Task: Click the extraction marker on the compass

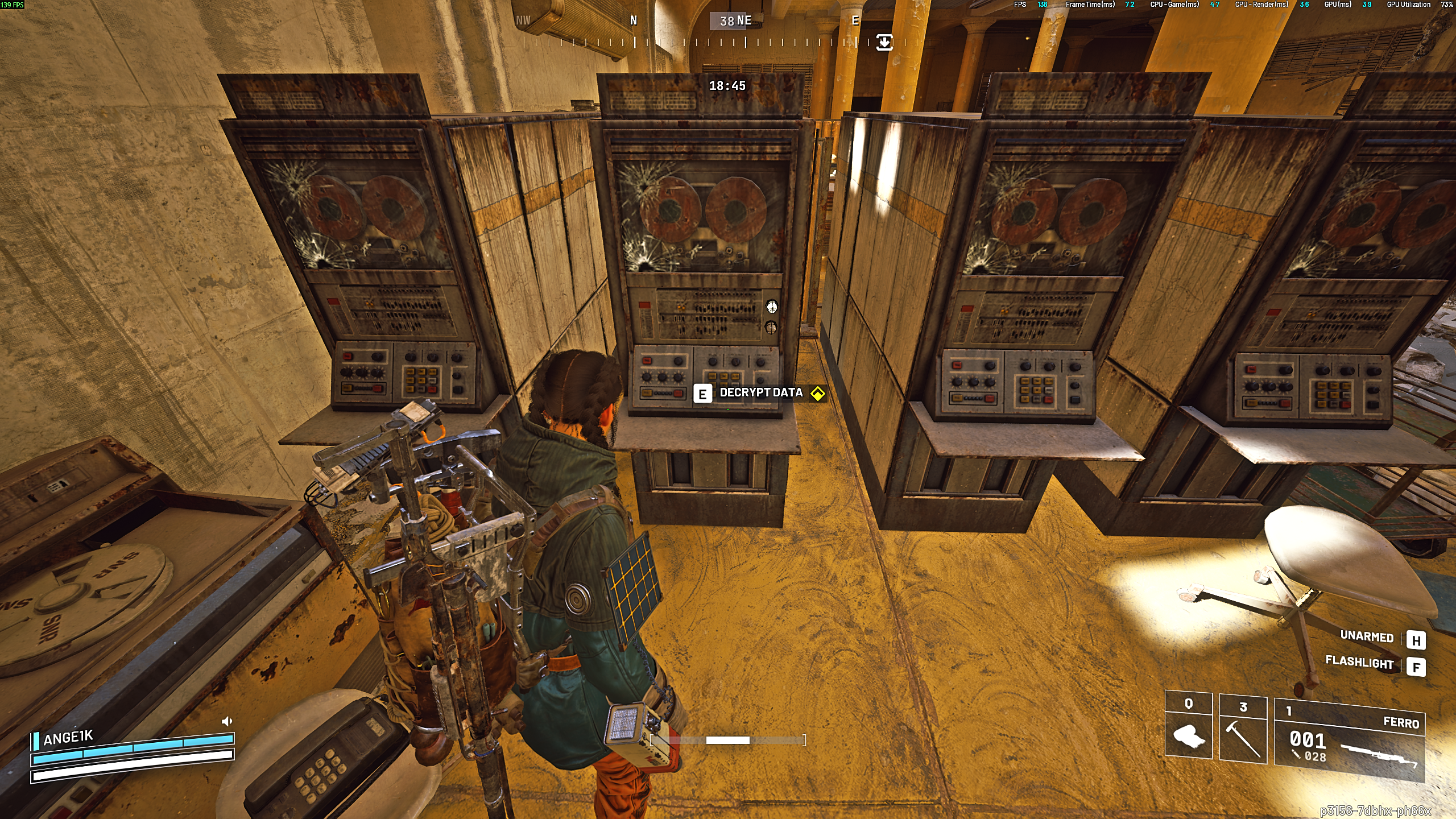Action: [x=884, y=43]
